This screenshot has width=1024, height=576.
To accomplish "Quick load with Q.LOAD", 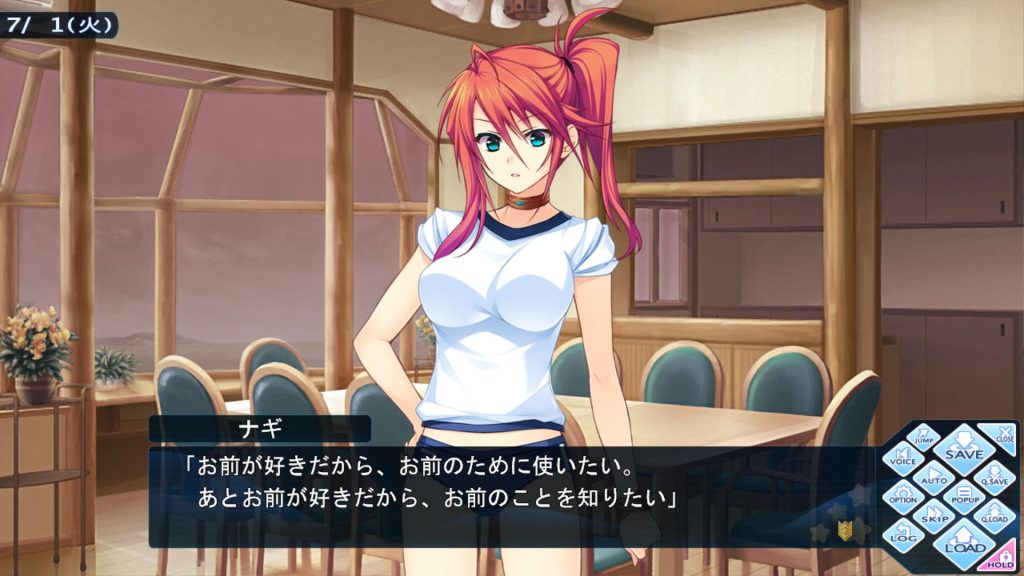I will 993,515.
